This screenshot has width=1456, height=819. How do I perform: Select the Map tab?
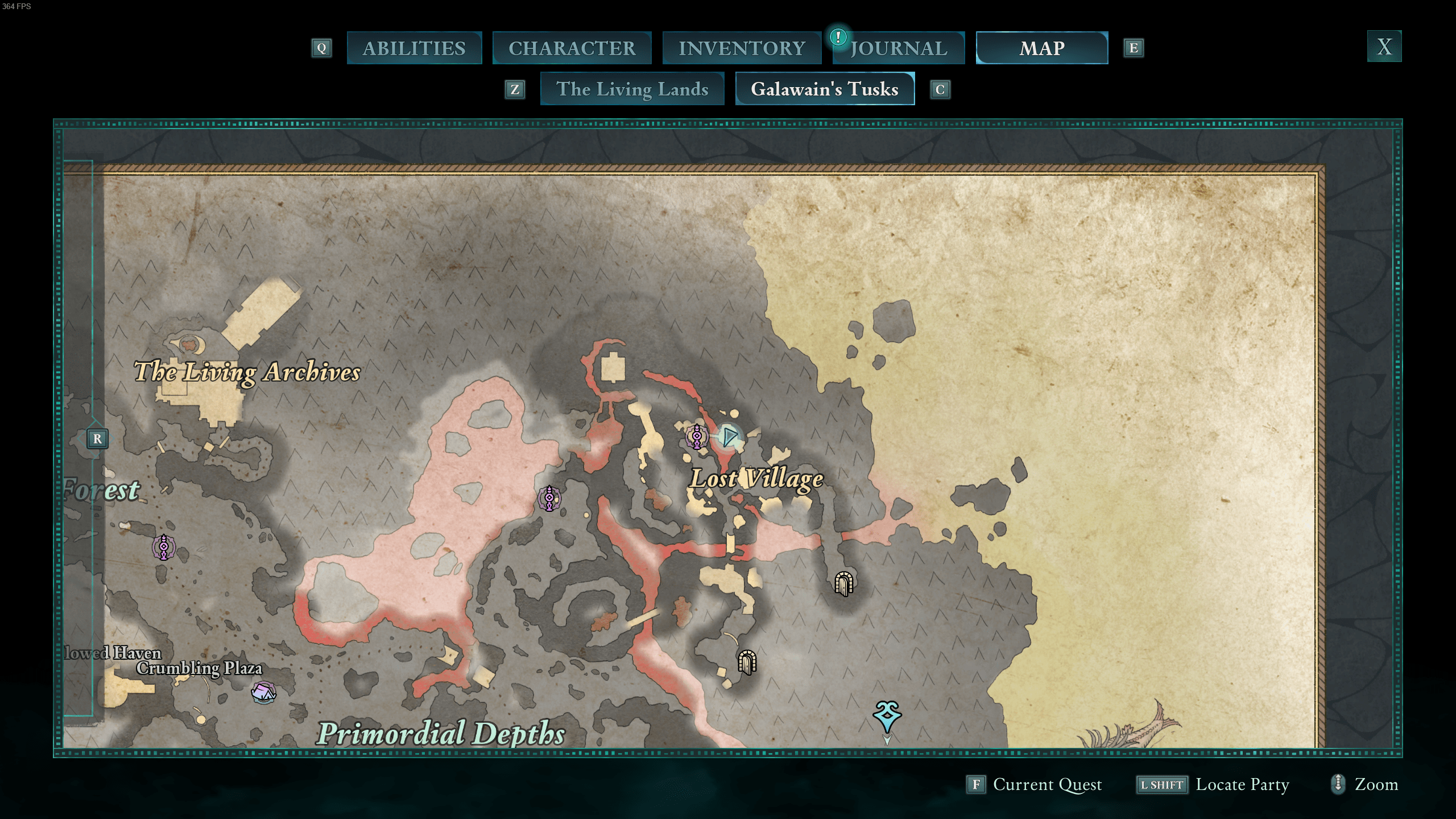click(x=1041, y=48)
